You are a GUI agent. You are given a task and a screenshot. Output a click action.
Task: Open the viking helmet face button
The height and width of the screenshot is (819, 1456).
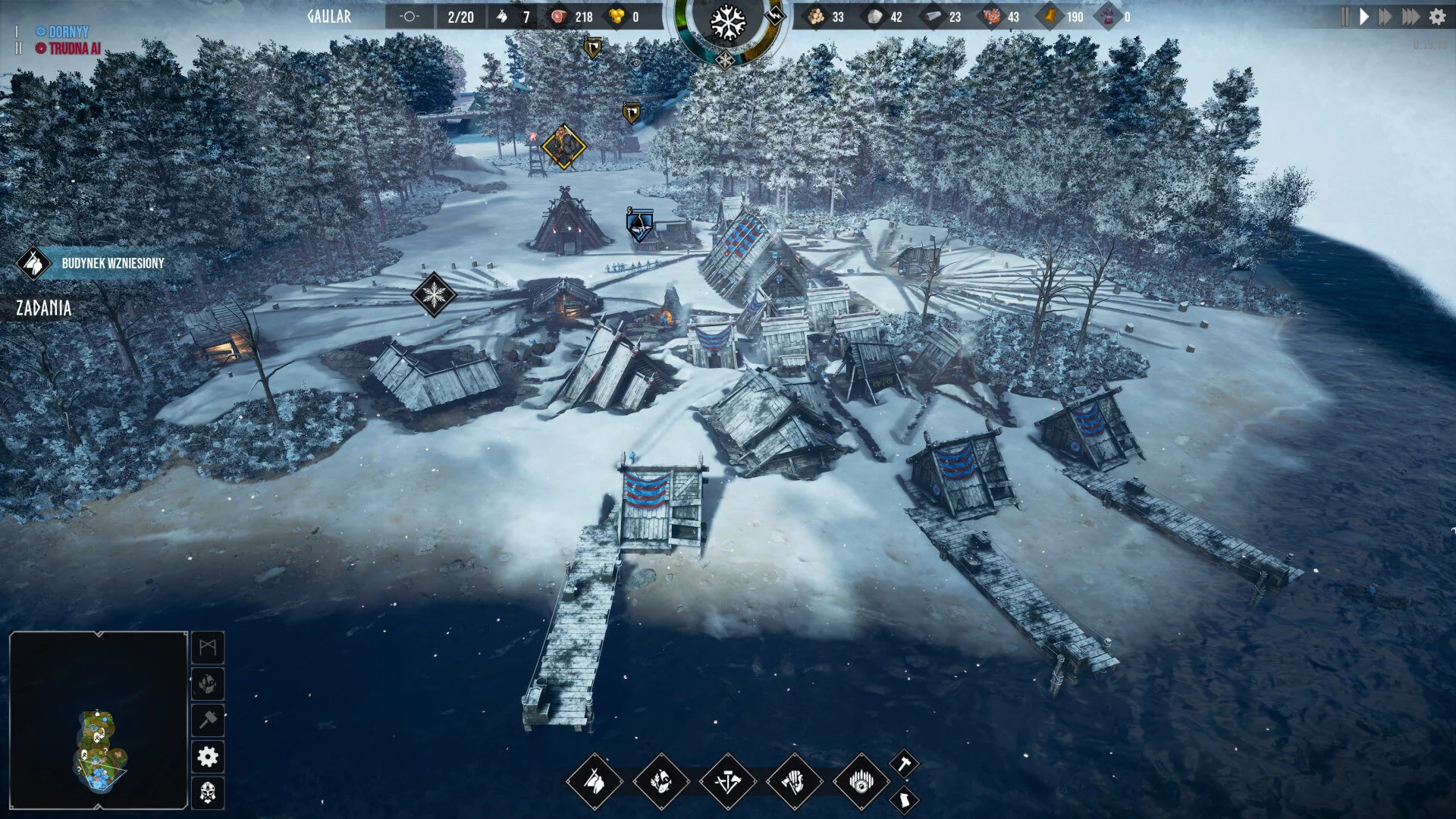(208, 793)
